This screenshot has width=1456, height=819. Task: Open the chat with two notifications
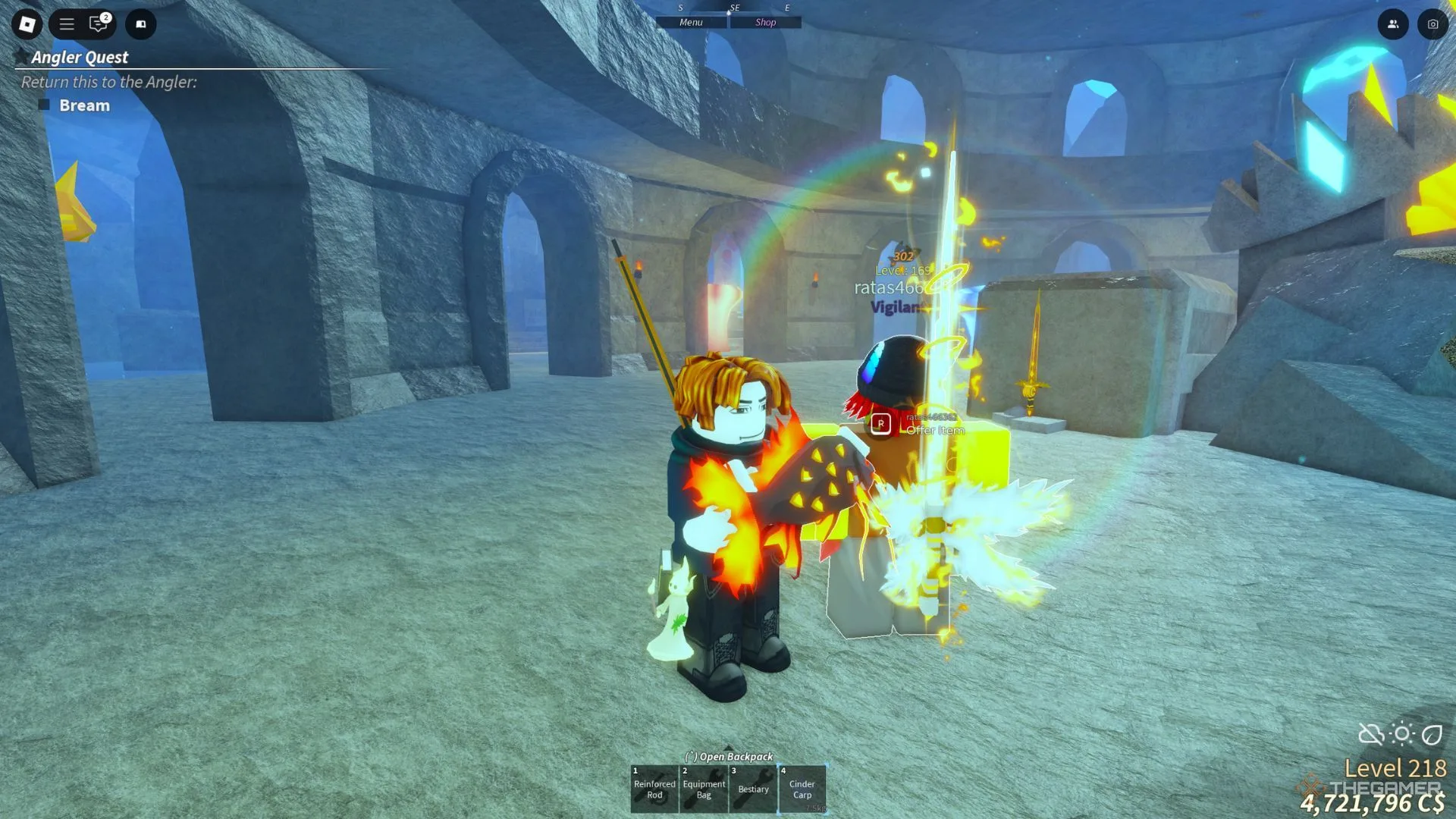[x=99, y=24]
